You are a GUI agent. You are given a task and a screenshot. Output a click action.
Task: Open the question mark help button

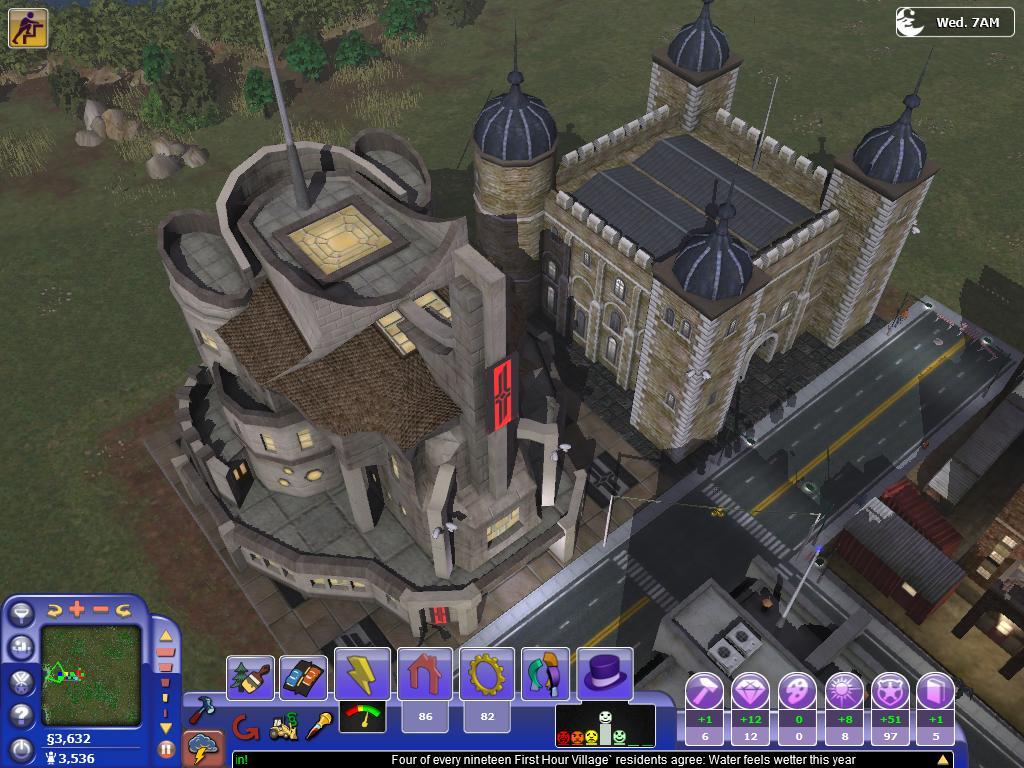(x=21, y=716)
